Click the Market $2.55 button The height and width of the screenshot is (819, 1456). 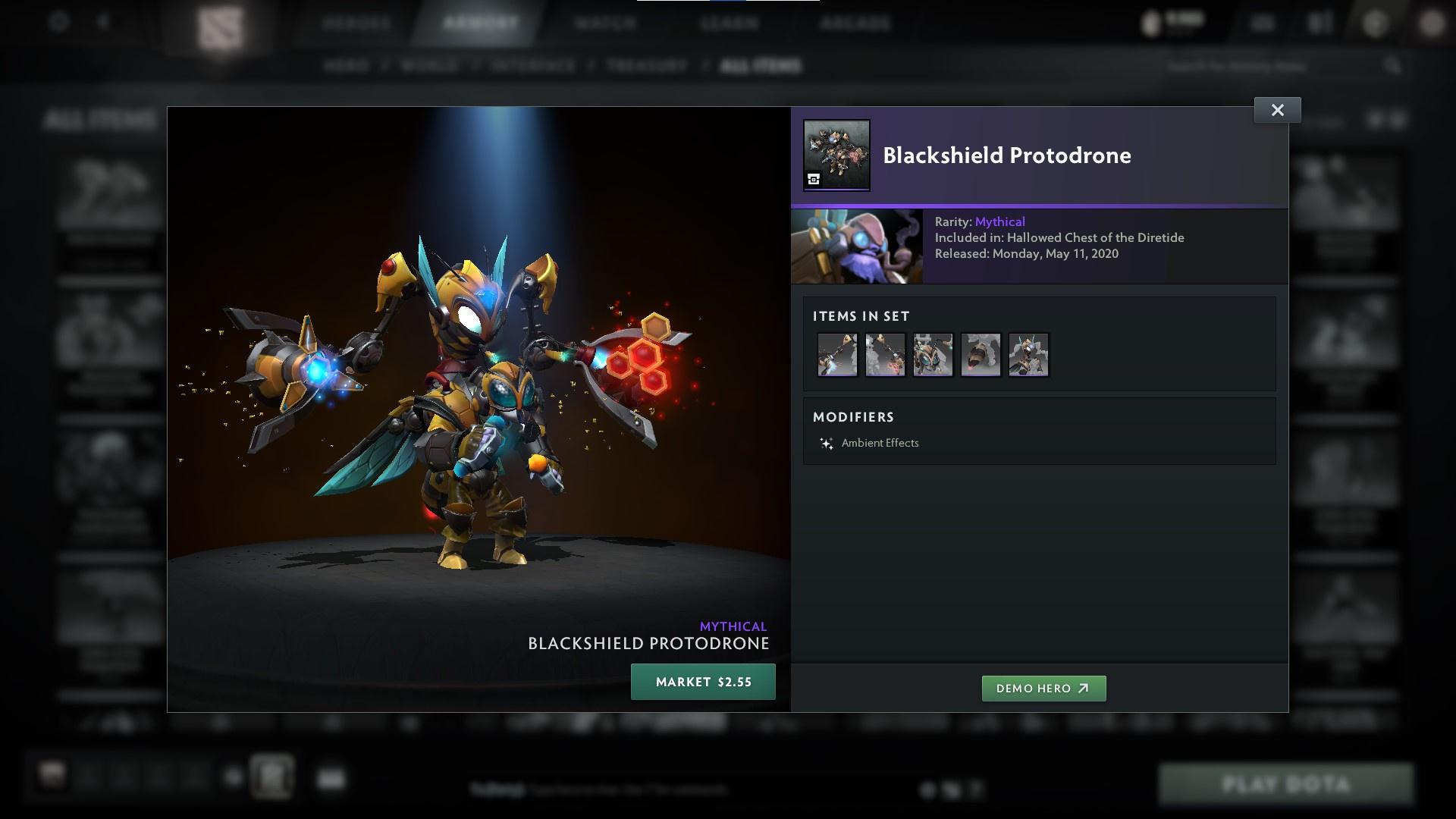[702, 681]
